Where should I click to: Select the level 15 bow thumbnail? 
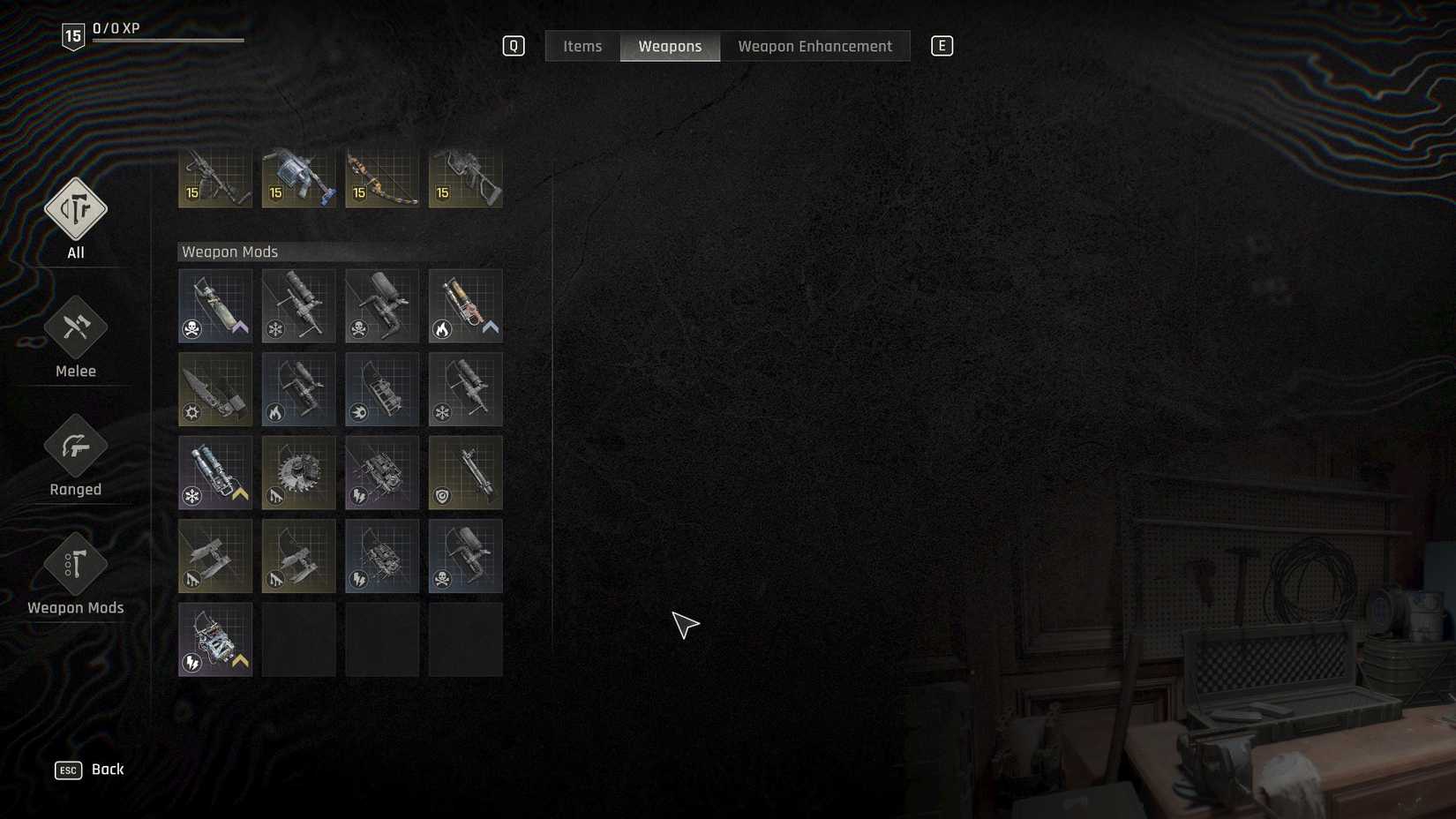[x=382, y=177]
